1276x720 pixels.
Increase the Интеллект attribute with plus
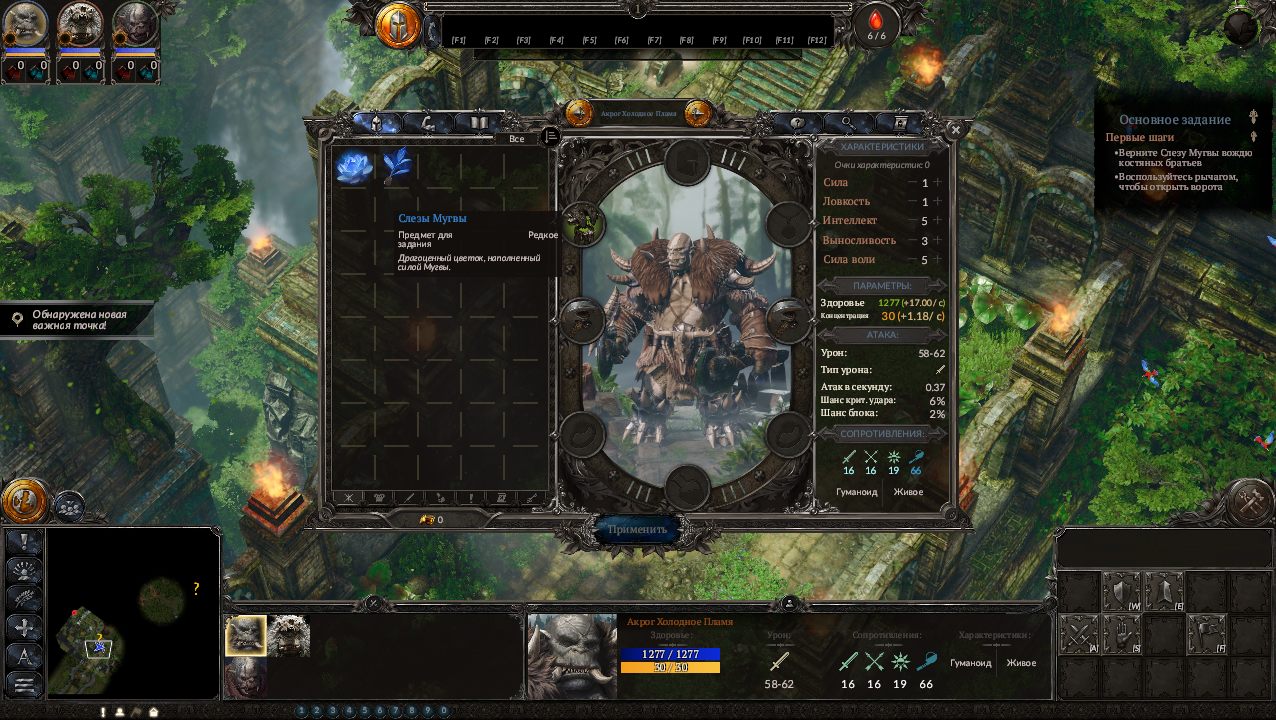click(938, 221)
